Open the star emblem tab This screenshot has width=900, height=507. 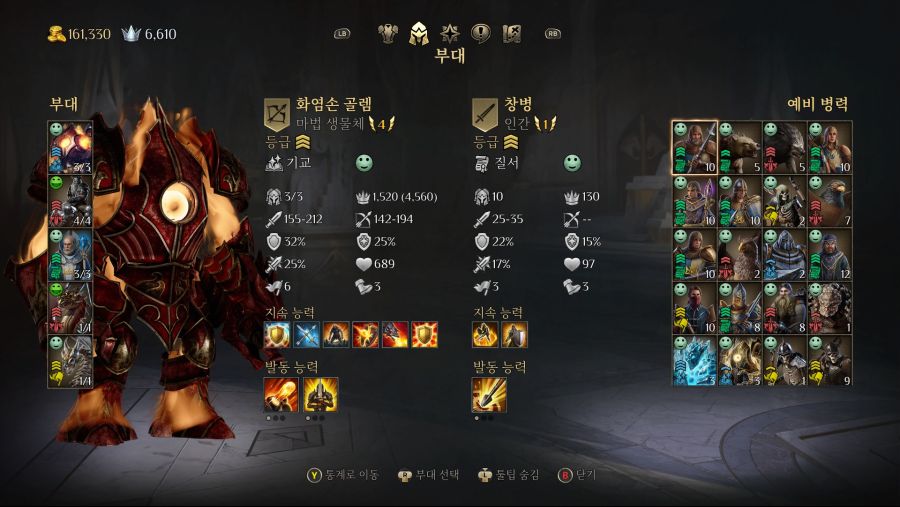tap(449, 33)
